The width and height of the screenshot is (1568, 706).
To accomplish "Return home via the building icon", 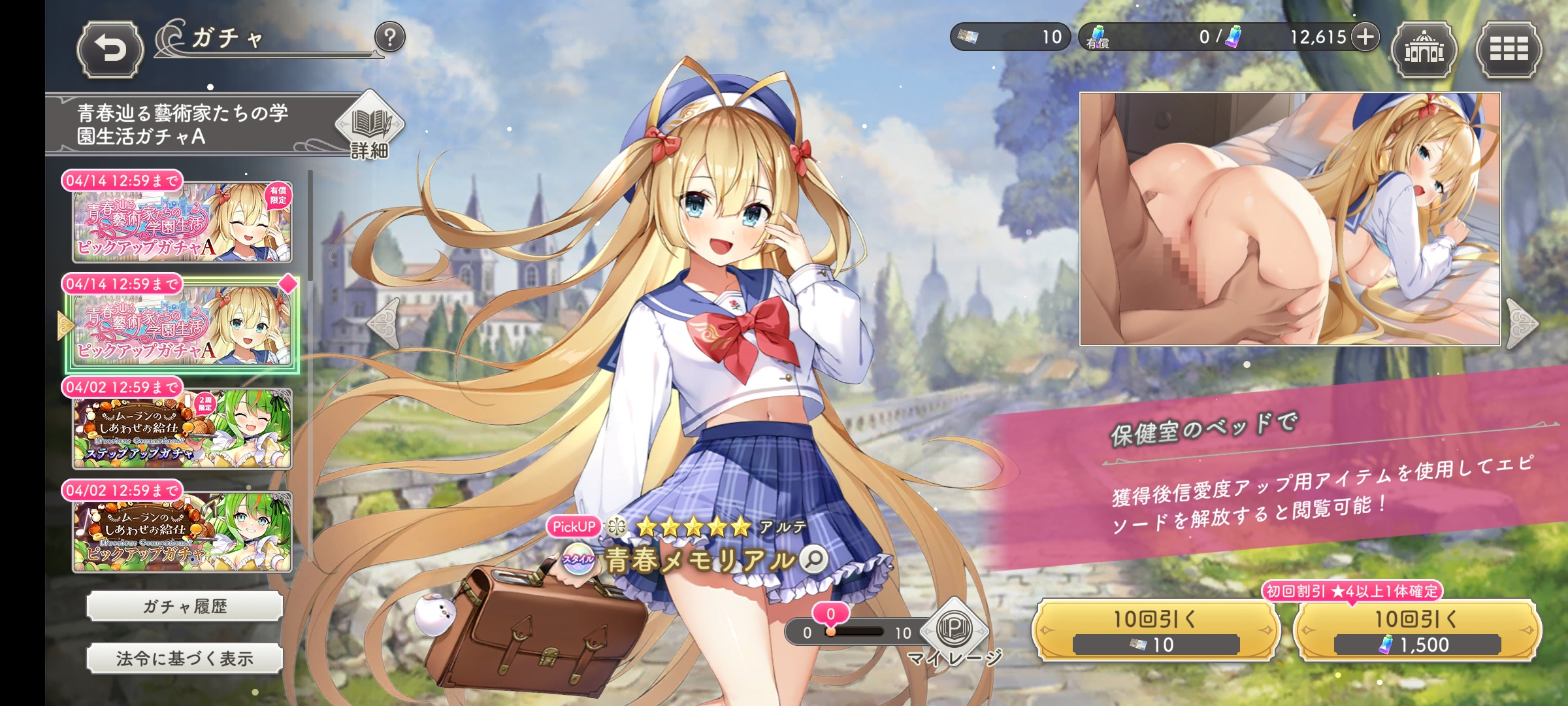I will click(1424, 50).
